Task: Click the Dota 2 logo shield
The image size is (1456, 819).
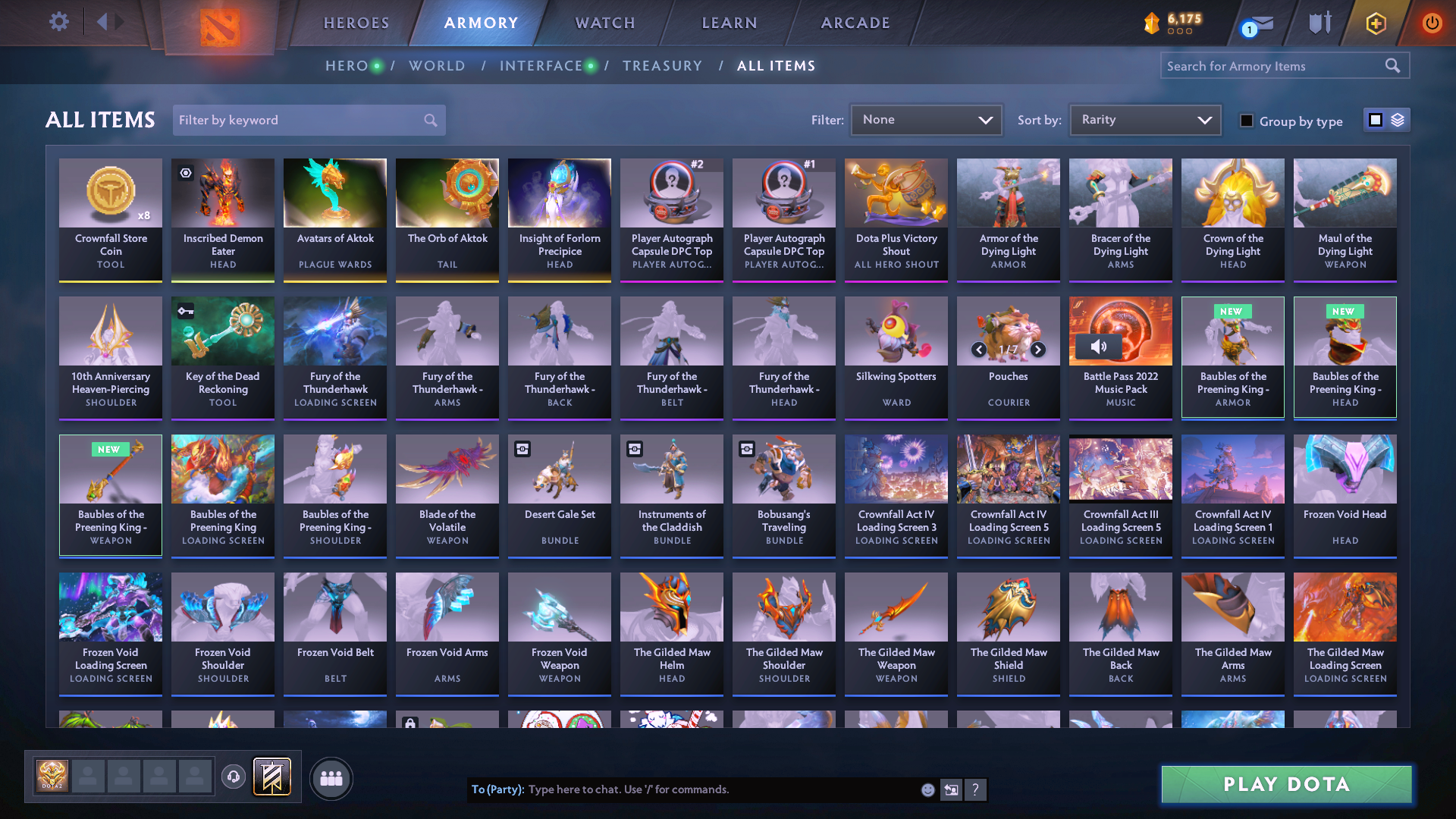Action: tap(220, 23)
